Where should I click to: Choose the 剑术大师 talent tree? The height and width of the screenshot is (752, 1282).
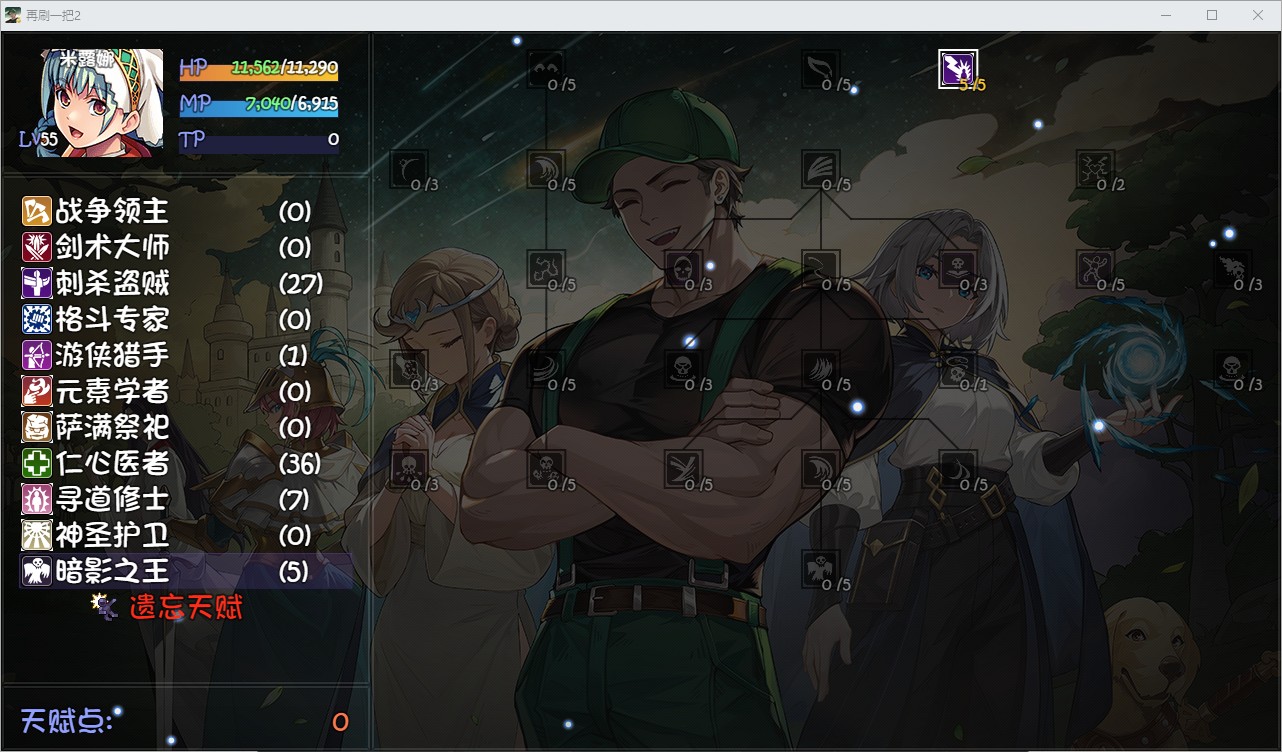(x=112, y=247)
